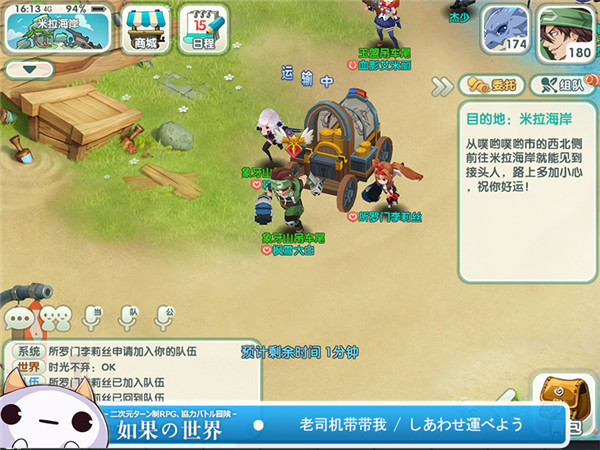
Task: Switch to the 委托 quest tab
Action: point(490,84)
